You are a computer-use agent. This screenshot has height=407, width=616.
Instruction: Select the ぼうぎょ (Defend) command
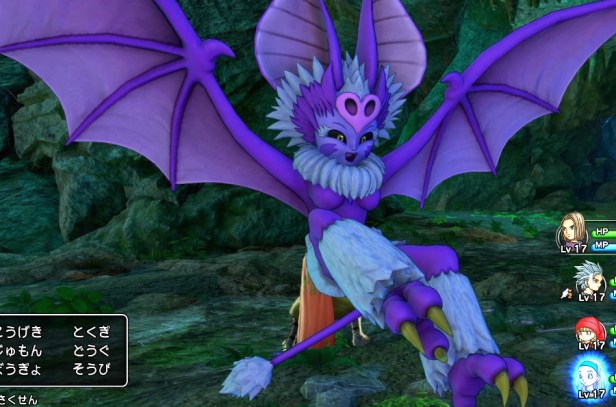click(20, 370)
